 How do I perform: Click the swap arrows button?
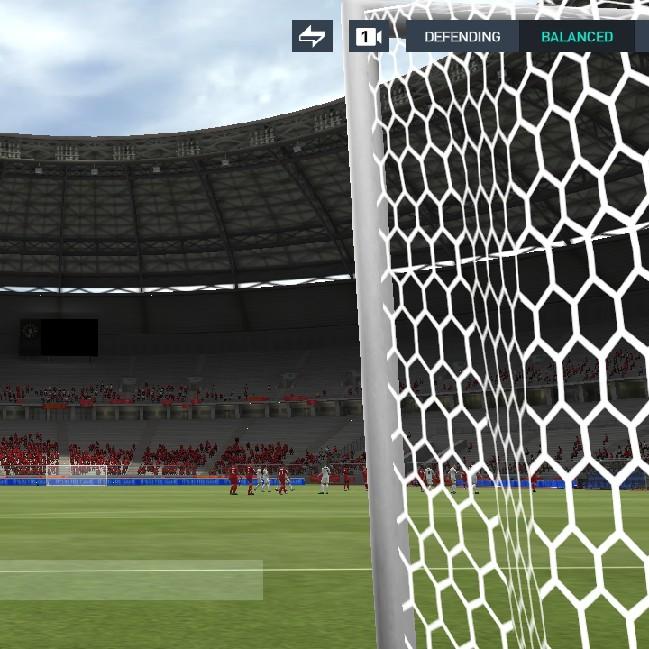pyautogui.click(x=312, y=36)
